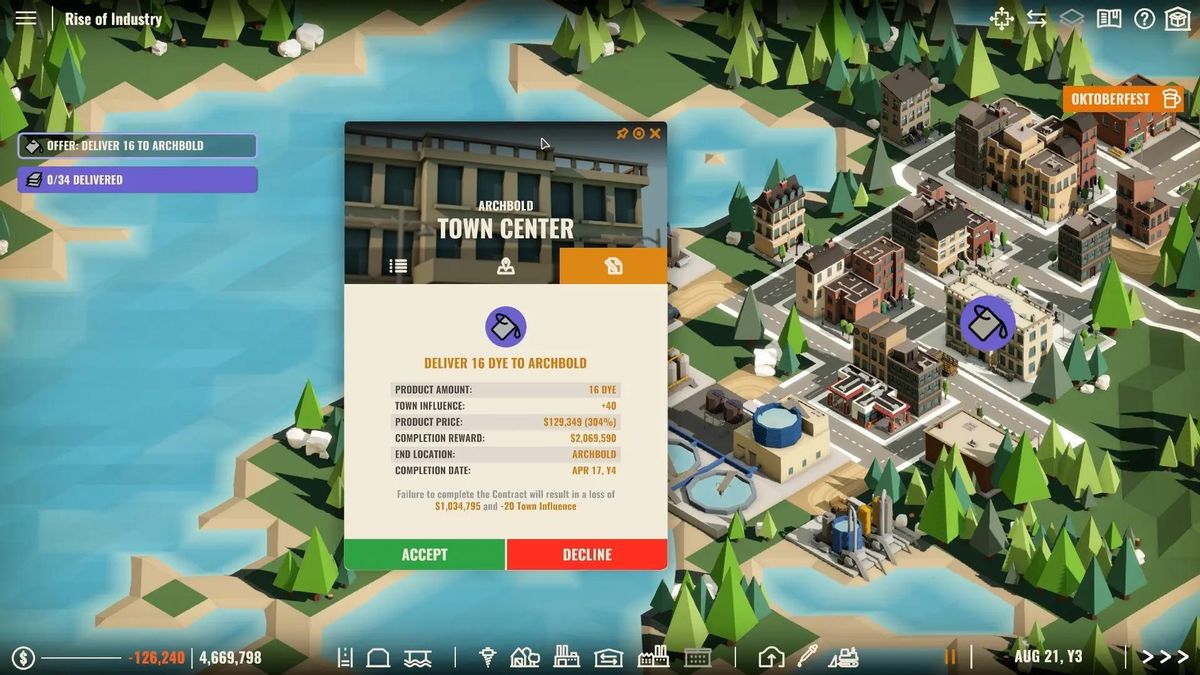
Task: Open the 0/34 Delivered objective
Action: point(137,180)
